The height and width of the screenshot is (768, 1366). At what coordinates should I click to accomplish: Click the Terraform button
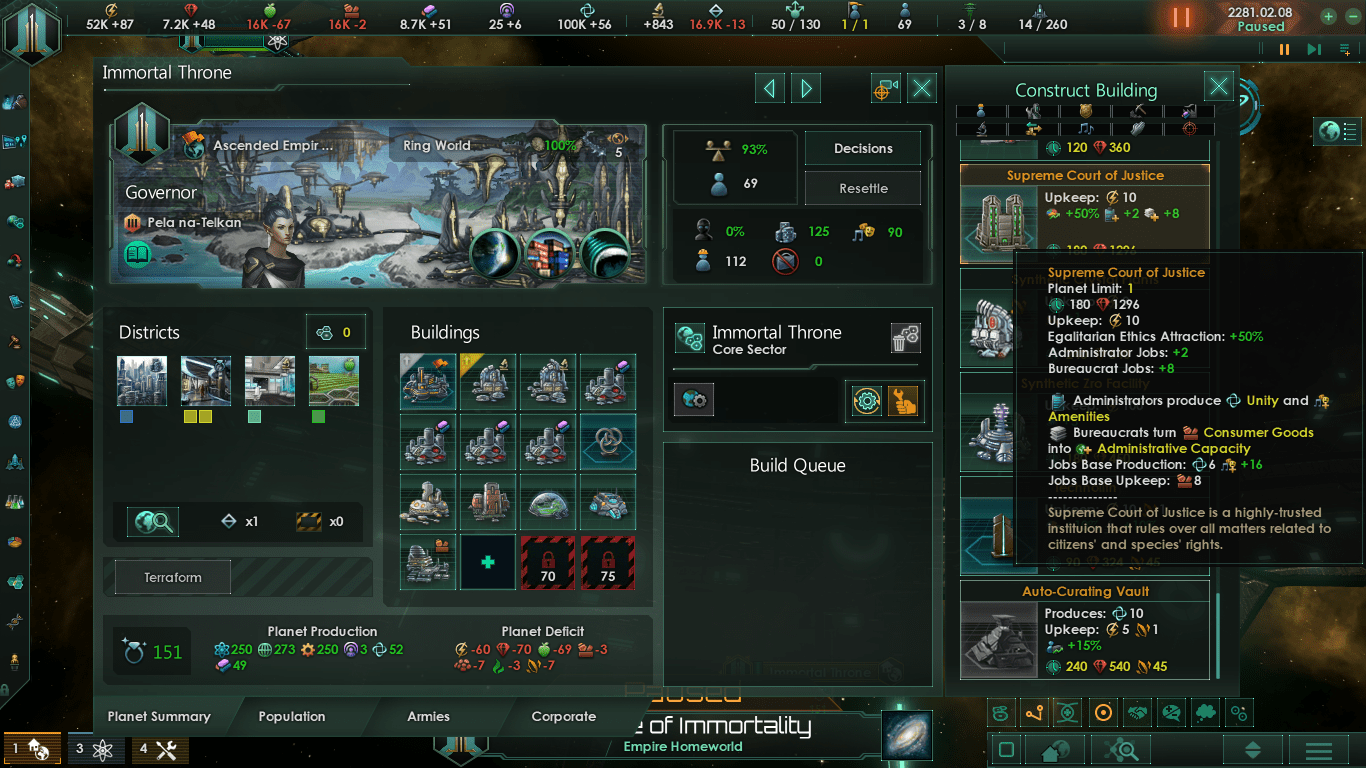pyautogui.click(x=173, y=577)
